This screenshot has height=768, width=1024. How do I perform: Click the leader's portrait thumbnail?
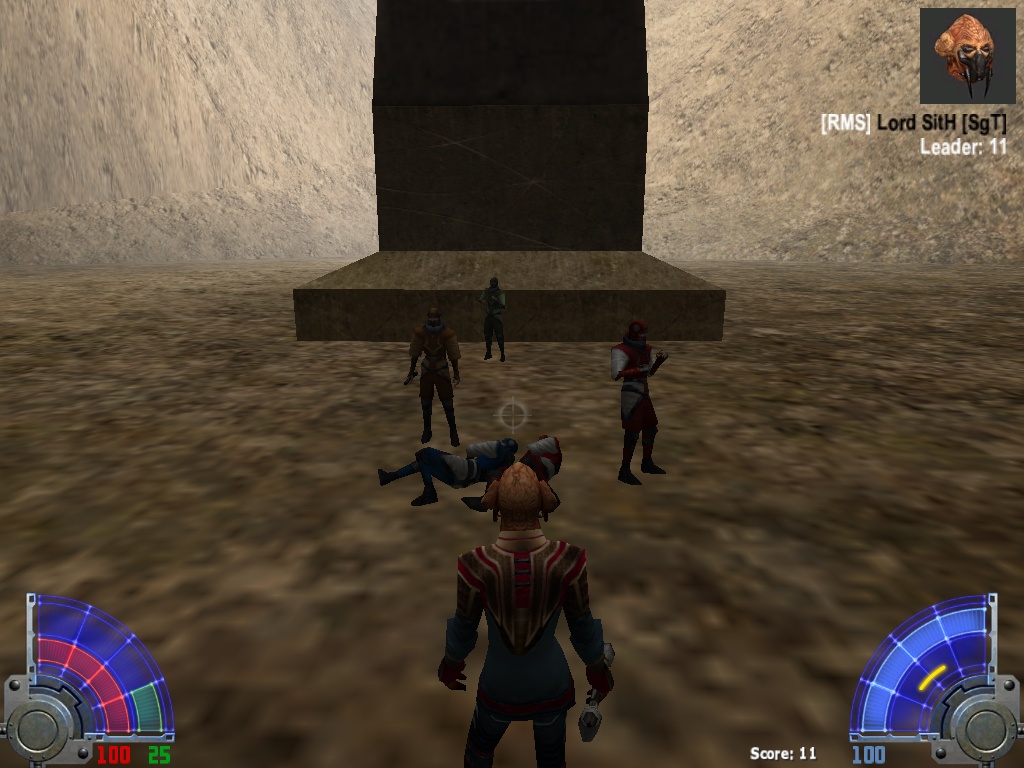tap(967, 57)
